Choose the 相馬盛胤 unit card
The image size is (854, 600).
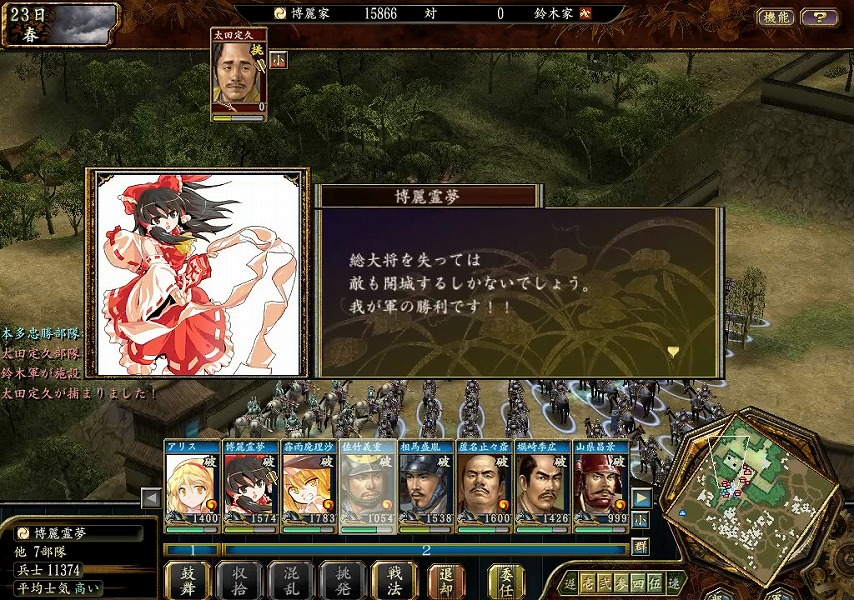point(426,483)
